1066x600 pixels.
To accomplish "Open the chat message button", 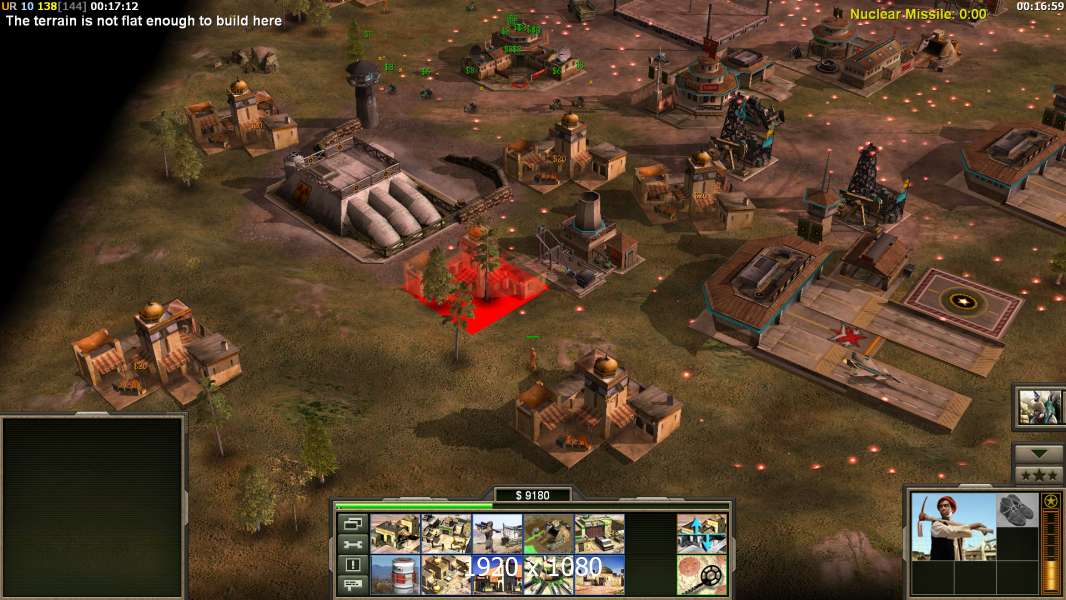I will coord(352,585).
